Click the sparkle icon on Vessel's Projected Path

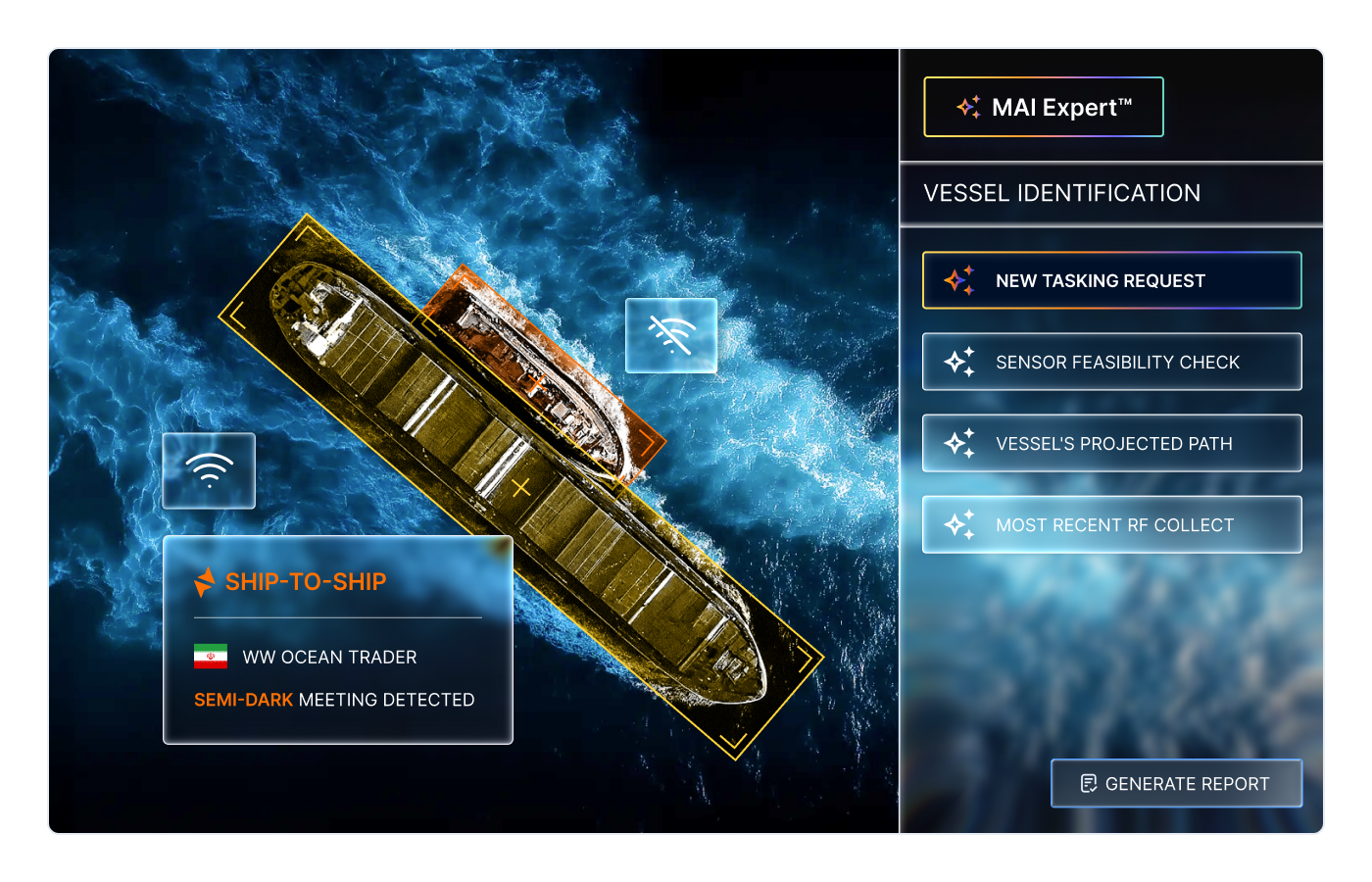[961, 443]
